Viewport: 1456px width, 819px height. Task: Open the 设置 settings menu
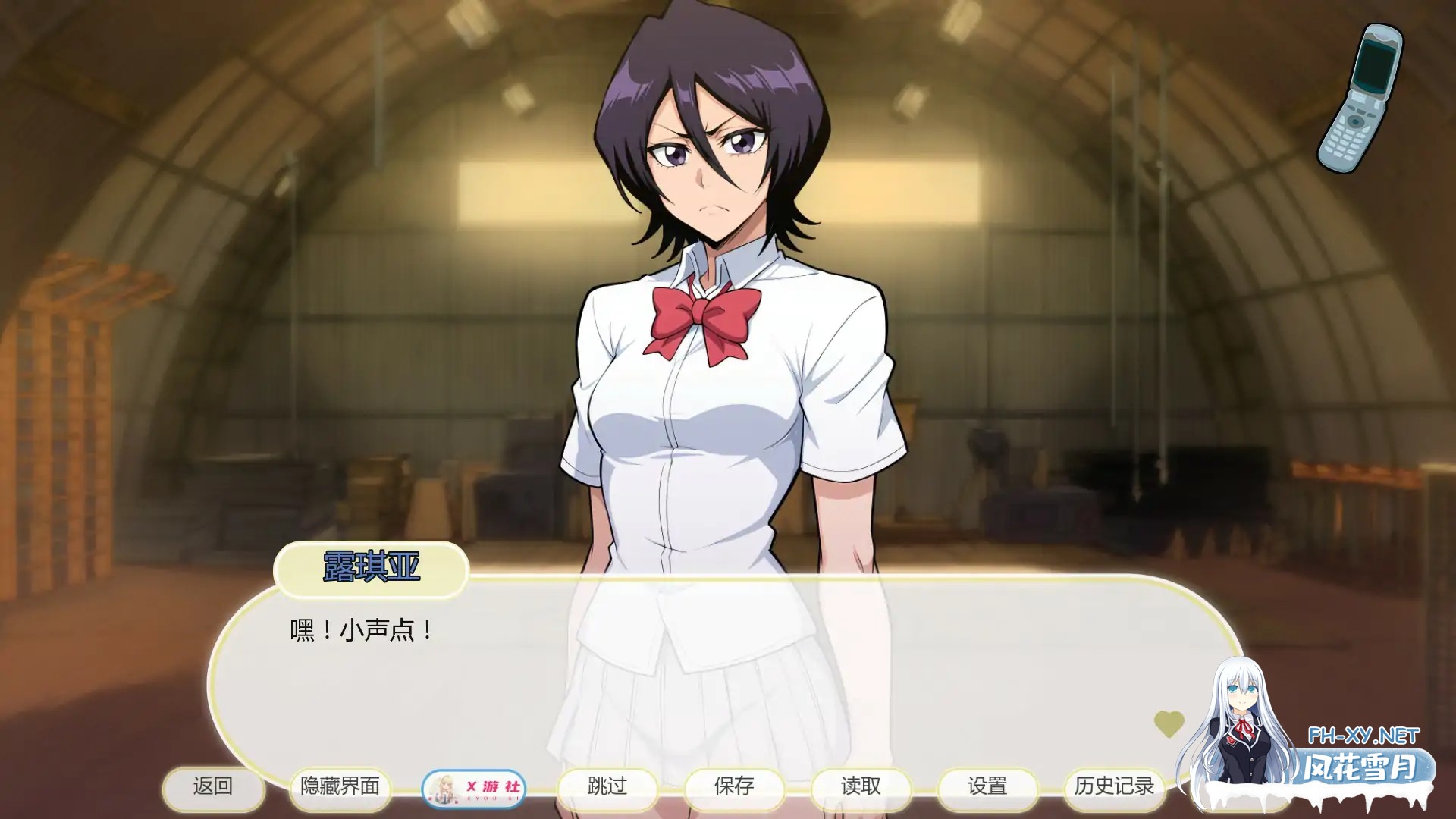pos(987,789)
